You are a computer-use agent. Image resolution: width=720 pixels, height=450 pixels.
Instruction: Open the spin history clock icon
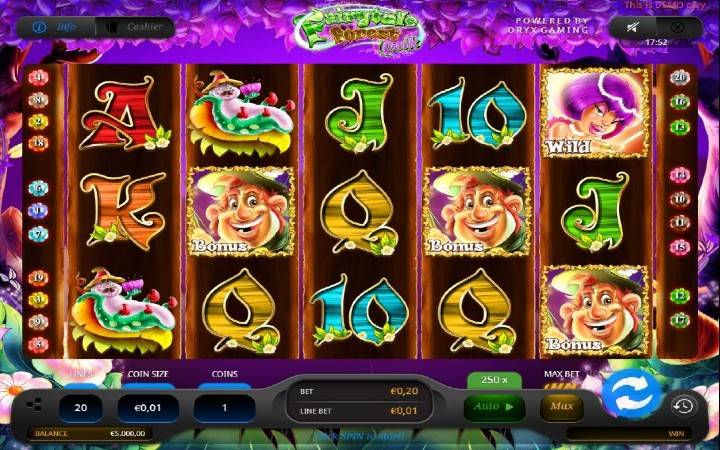coord(683,405)
